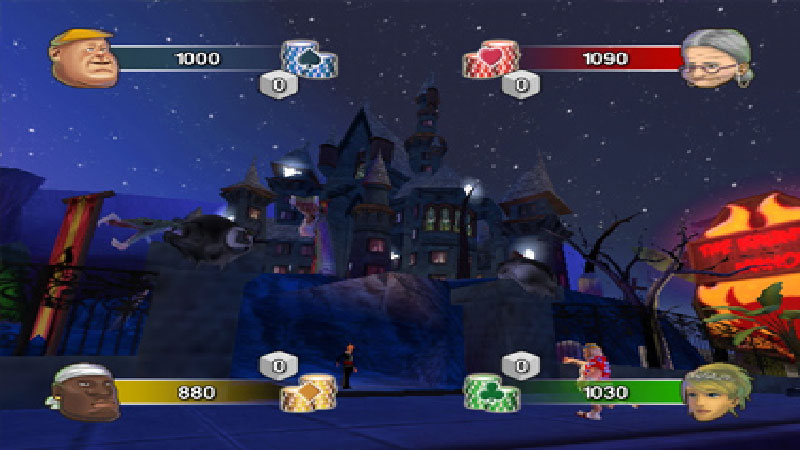Image resolution: width=800 pixels, height=450 pixels.
Task: Click the green club chip stack
Action: click(490, 392)
